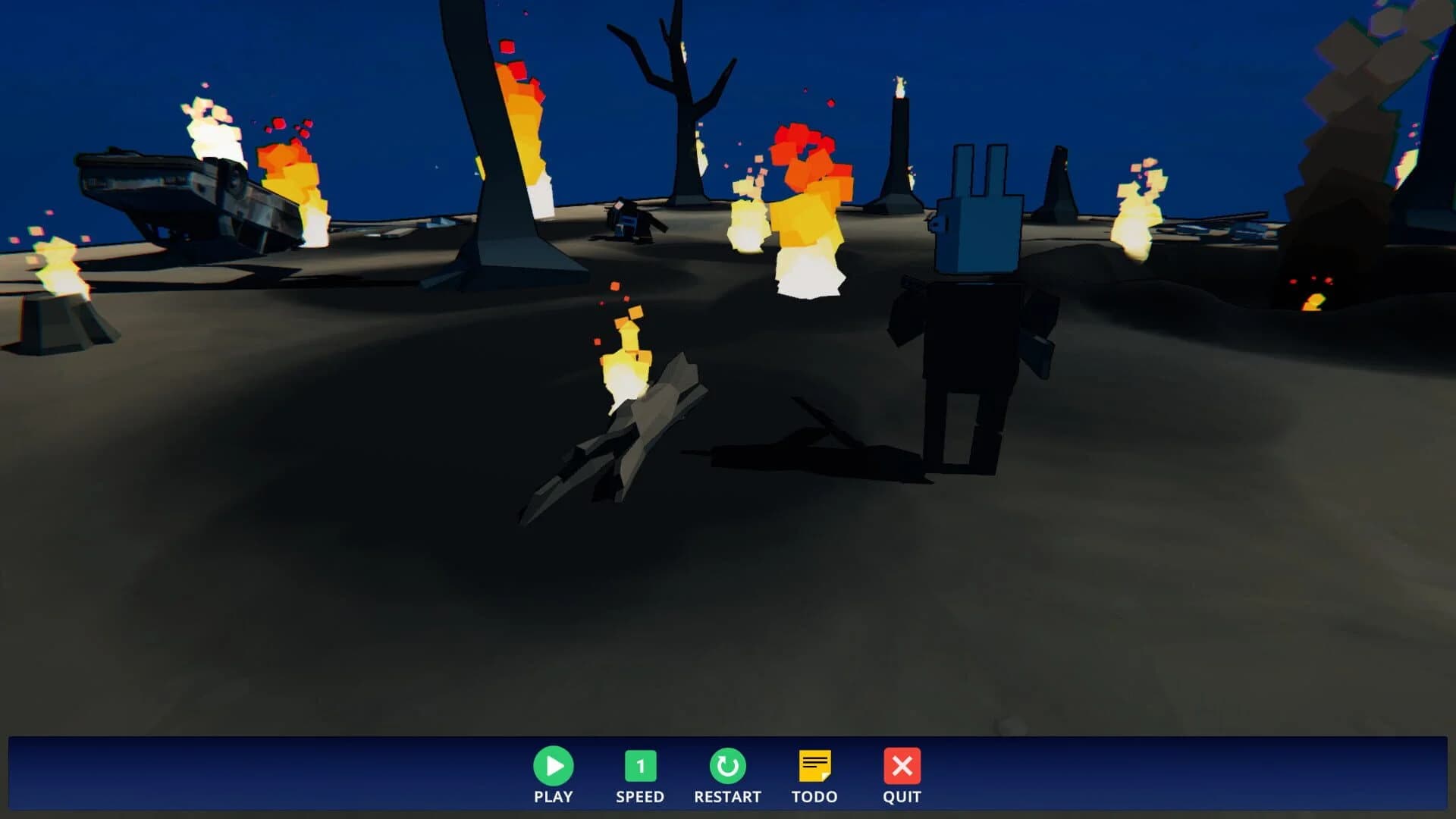Open the yellow TODO notepad icon

815,767
